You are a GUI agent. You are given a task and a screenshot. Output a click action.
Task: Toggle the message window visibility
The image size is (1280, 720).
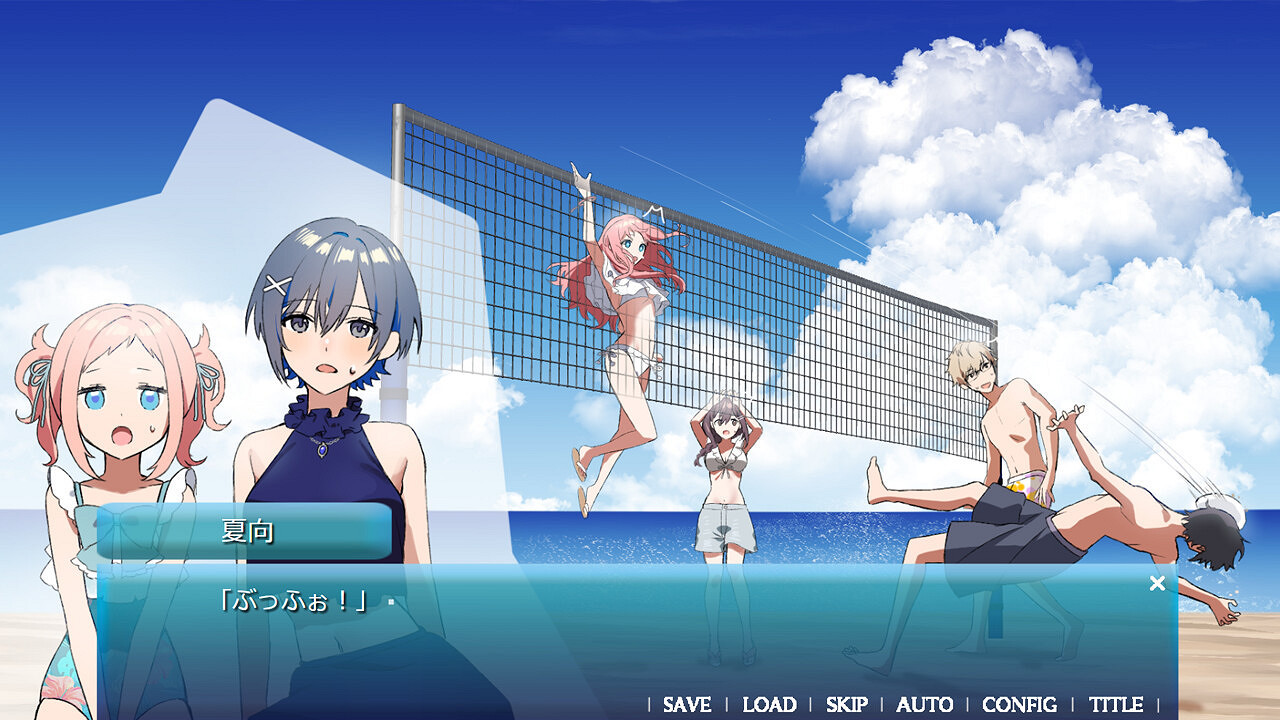1157,581
